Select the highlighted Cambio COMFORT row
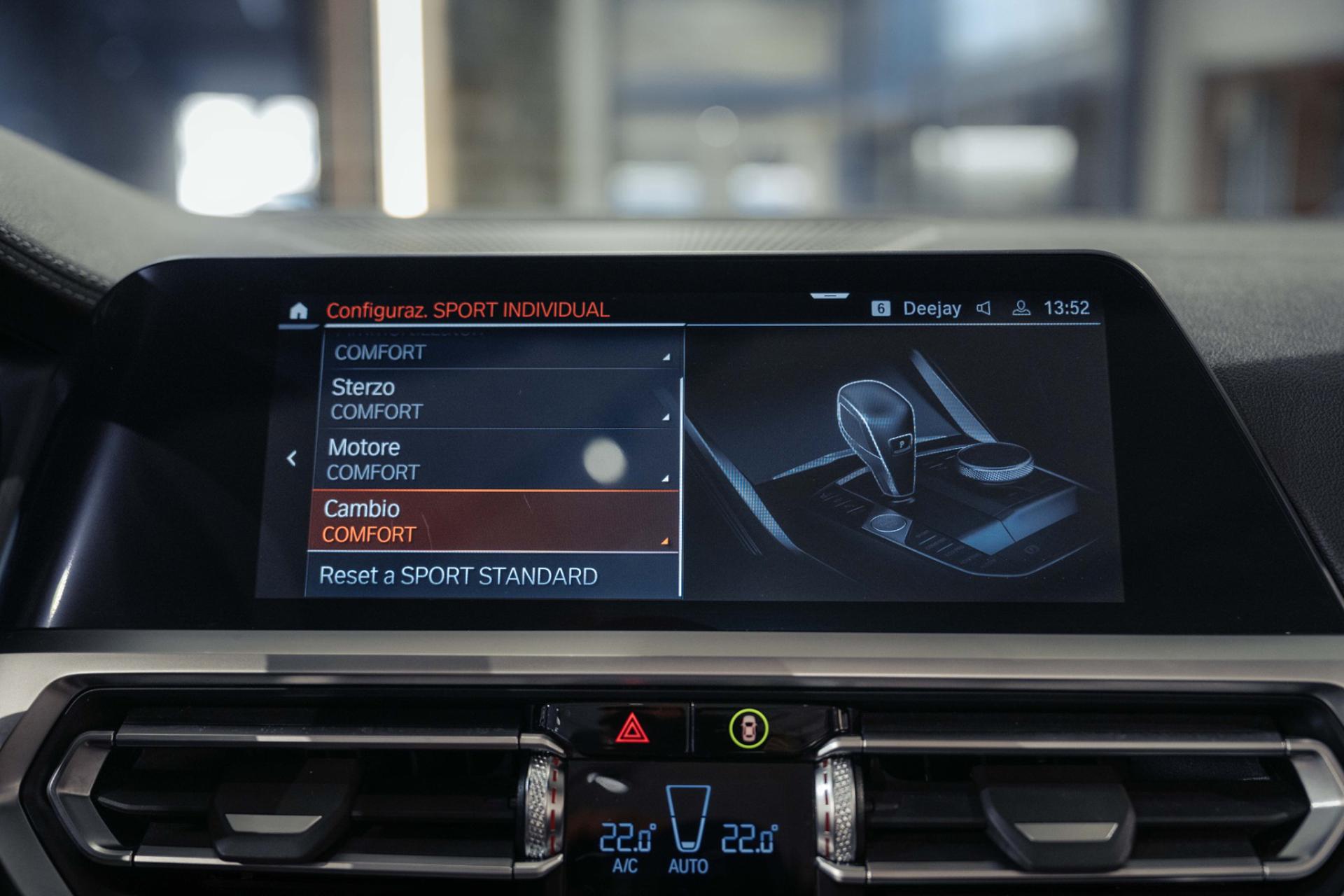The image size is (1344, 896). coord(493,521)
